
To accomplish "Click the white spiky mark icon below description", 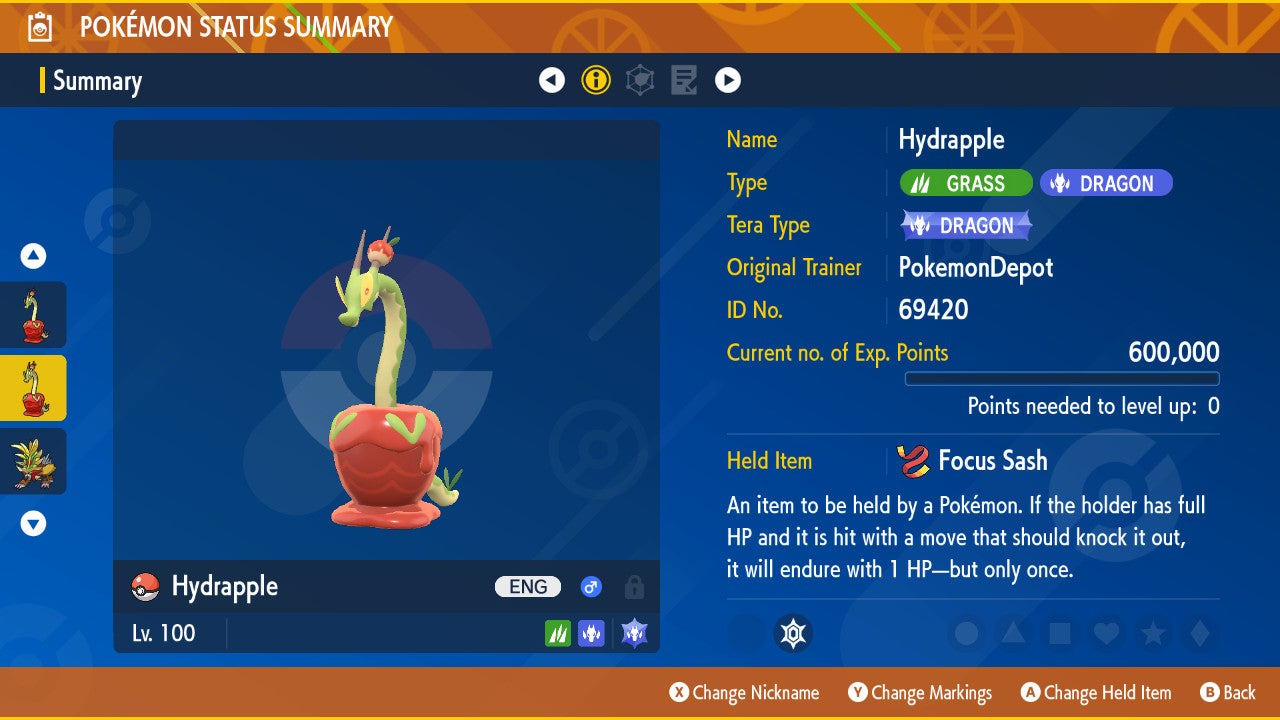I will (x=793, y=633).
